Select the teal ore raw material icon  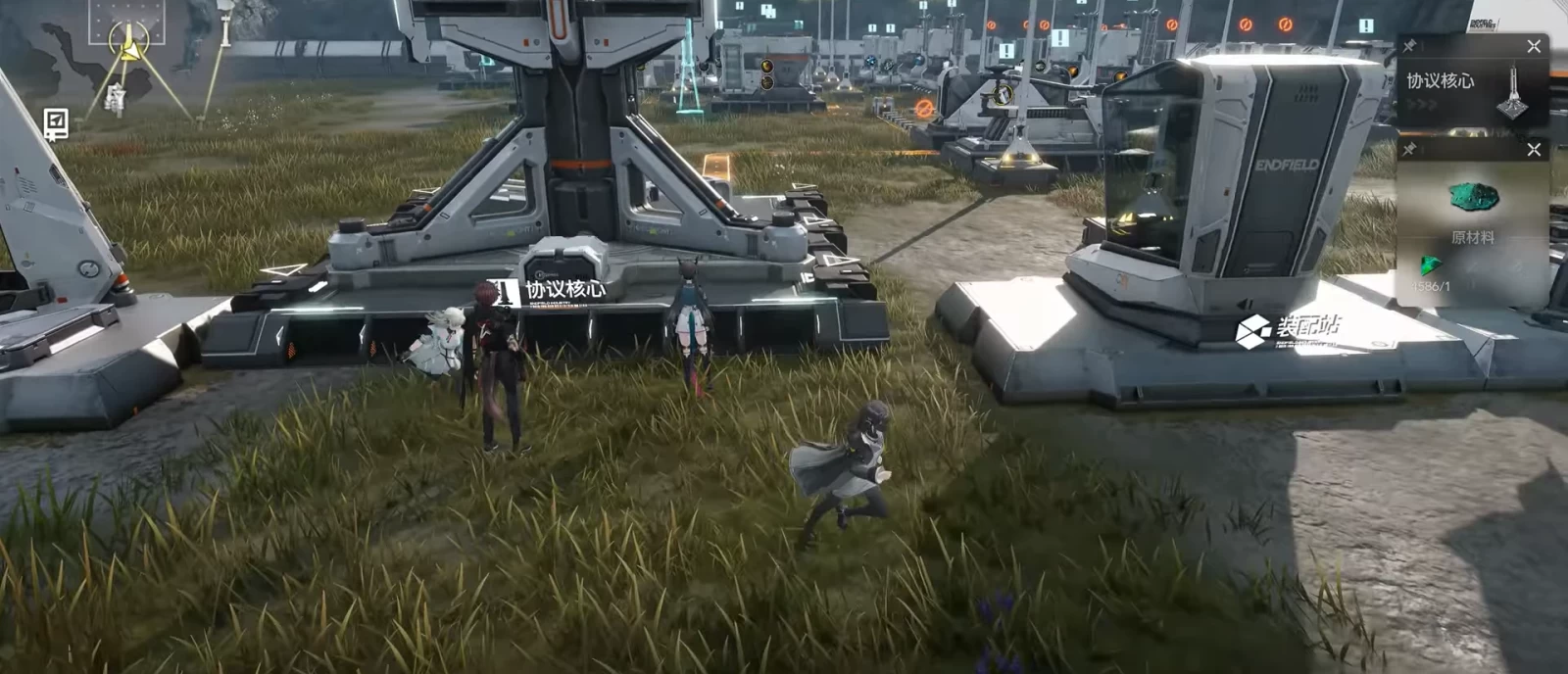pos(1473,198)
